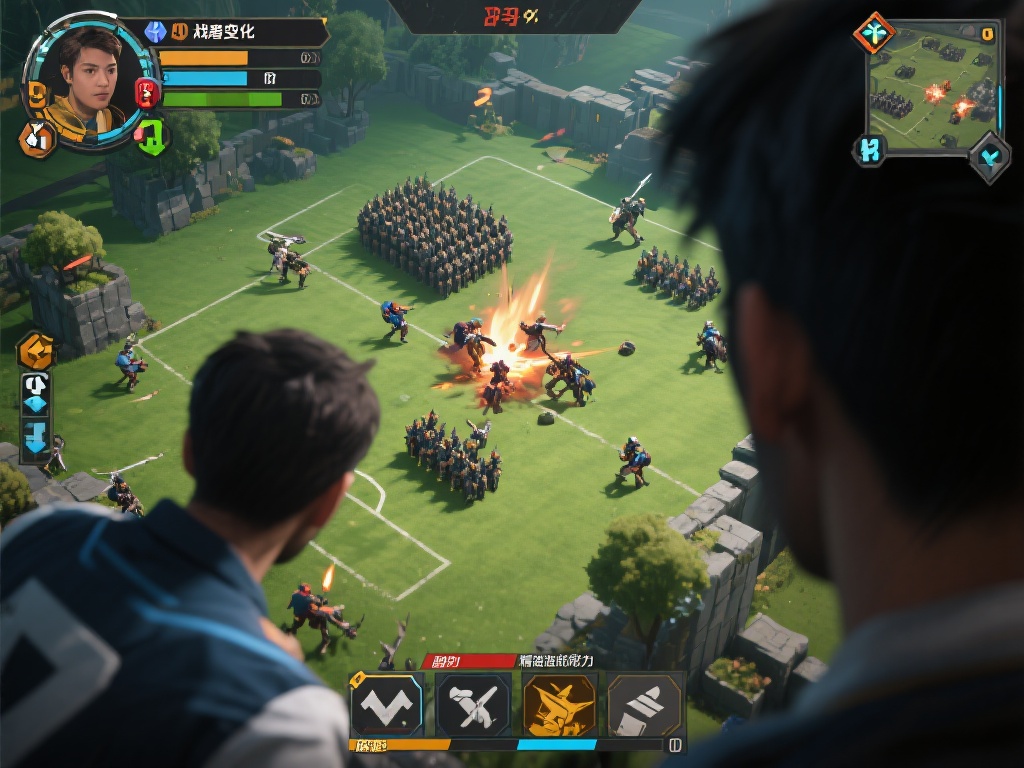Use the crossed tools ability
This screenshot has width=1024, height=768.
[x=473, y=705]
